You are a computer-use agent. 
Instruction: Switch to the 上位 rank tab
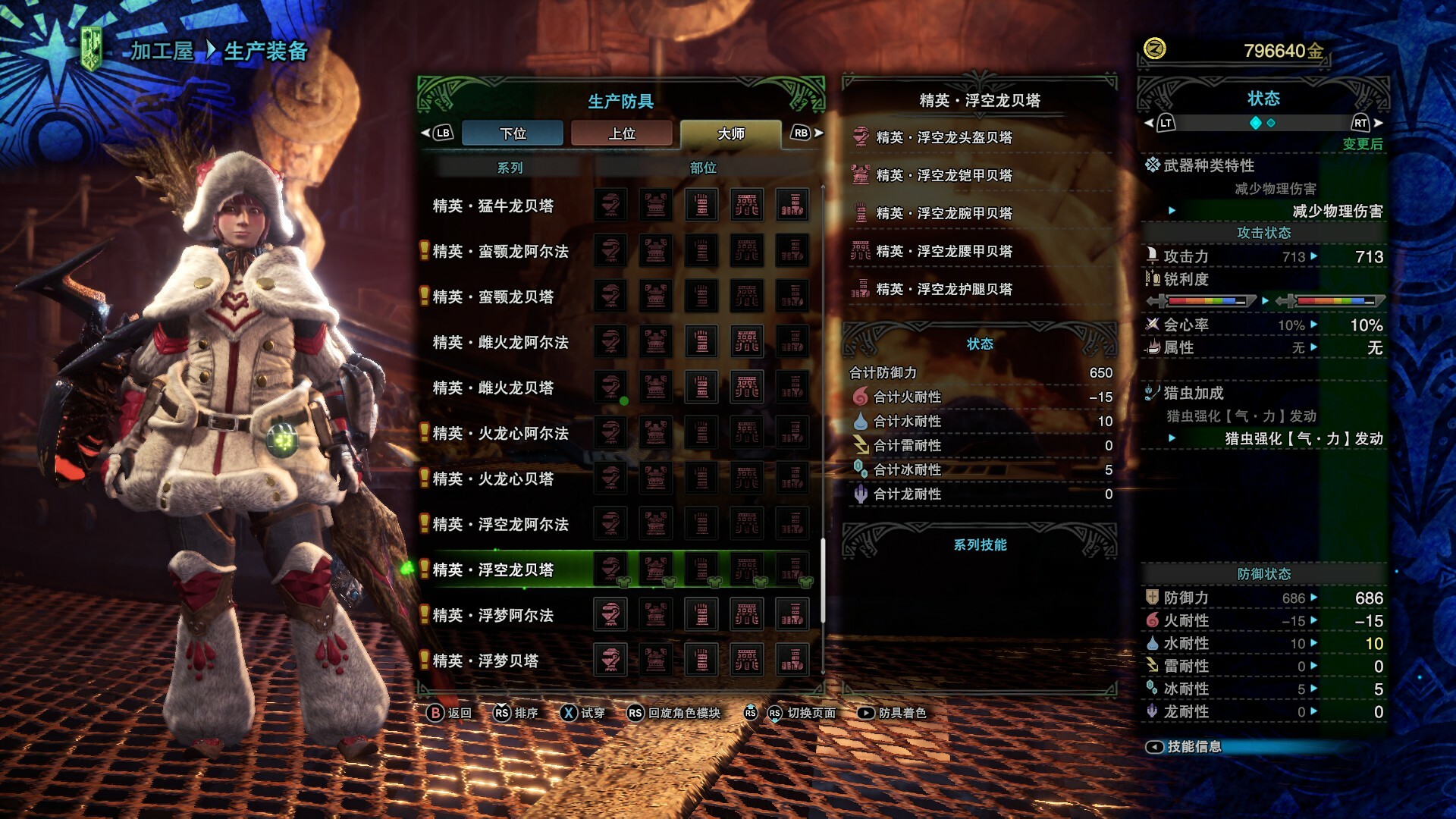622,133
